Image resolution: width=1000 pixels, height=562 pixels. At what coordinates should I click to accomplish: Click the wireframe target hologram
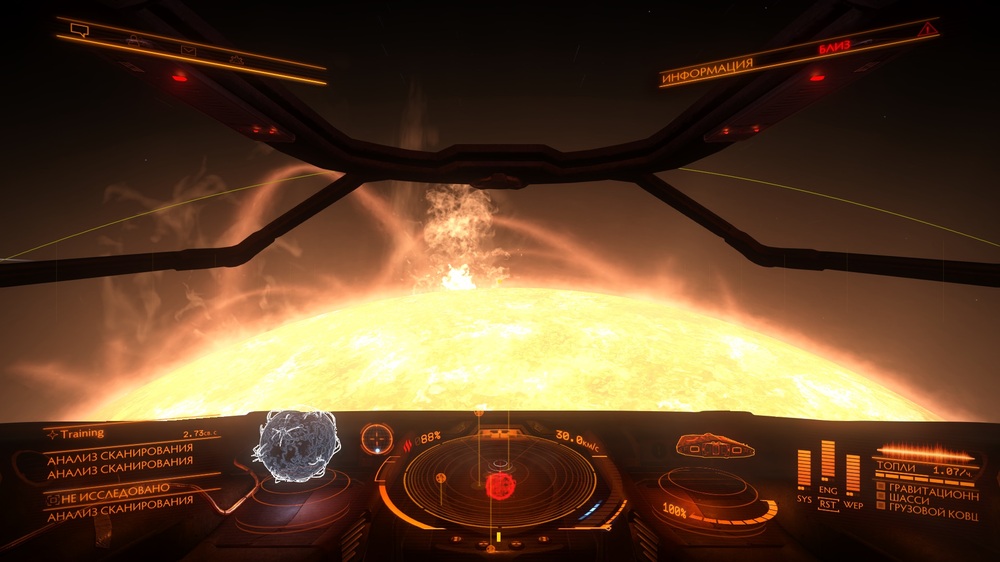295,445
